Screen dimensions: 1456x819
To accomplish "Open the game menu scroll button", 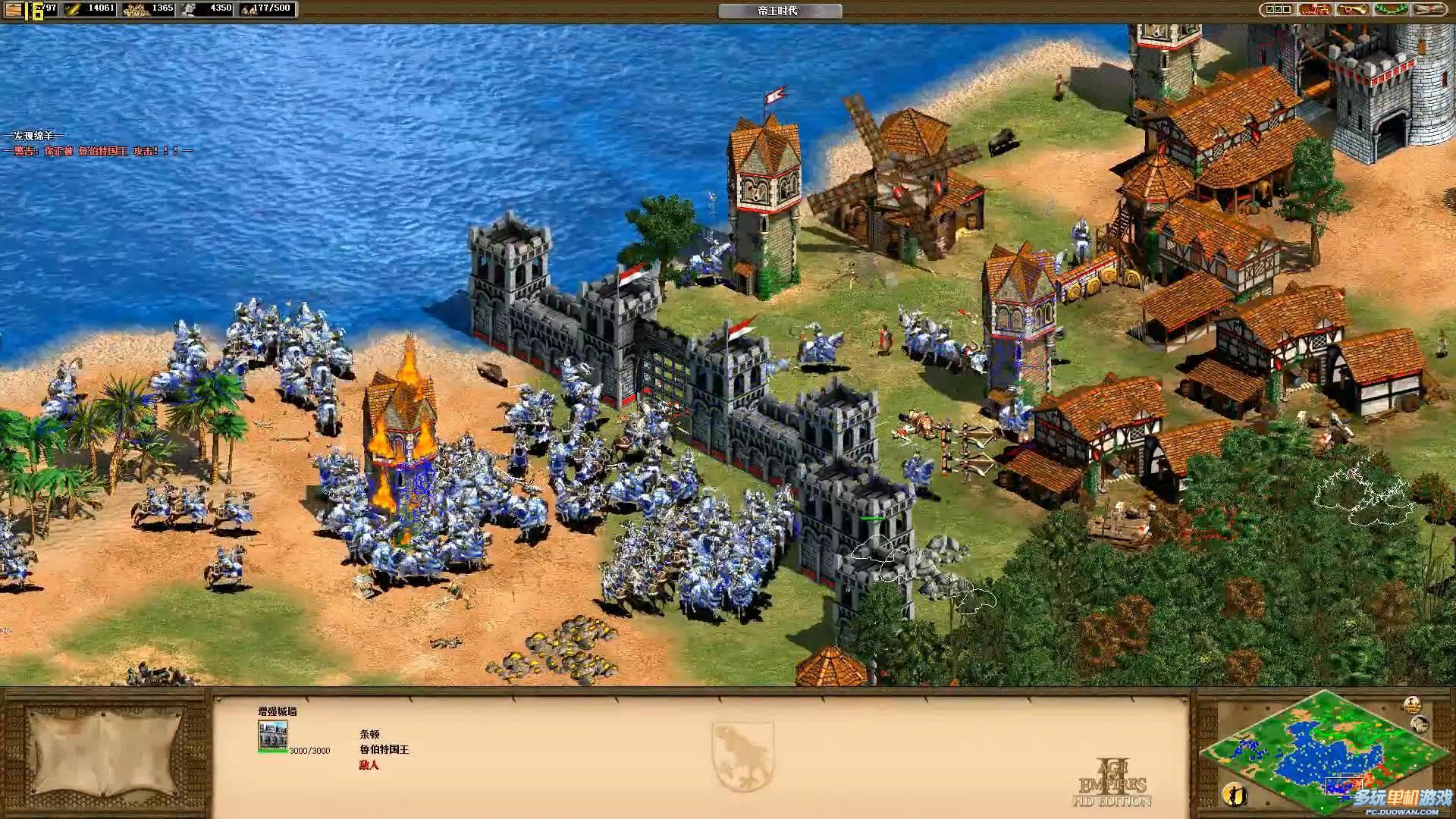I will 1429,10.
